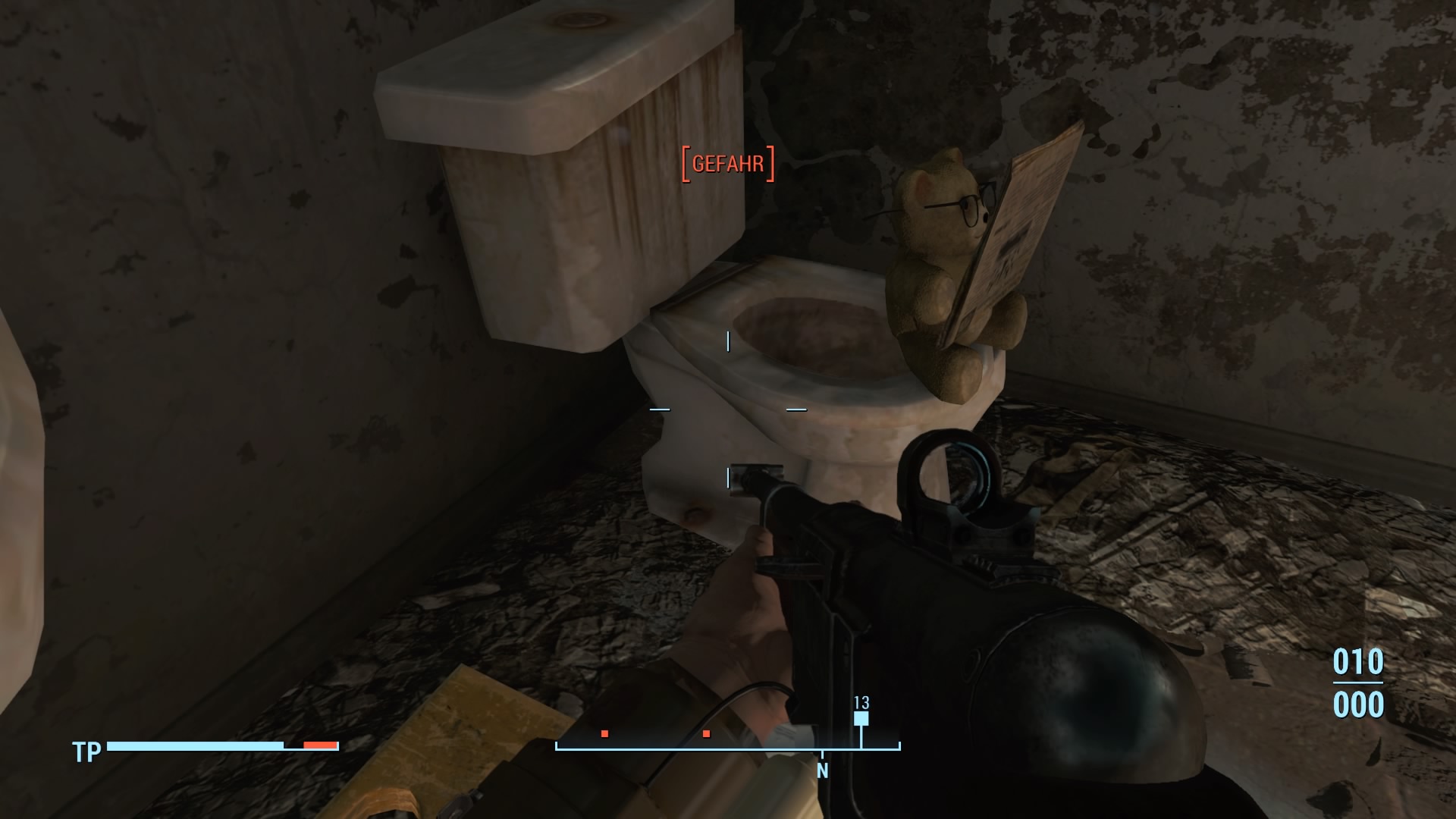This screenshot has height=819, width=1456.
Task: Click the compass bar
Action: 728,747
